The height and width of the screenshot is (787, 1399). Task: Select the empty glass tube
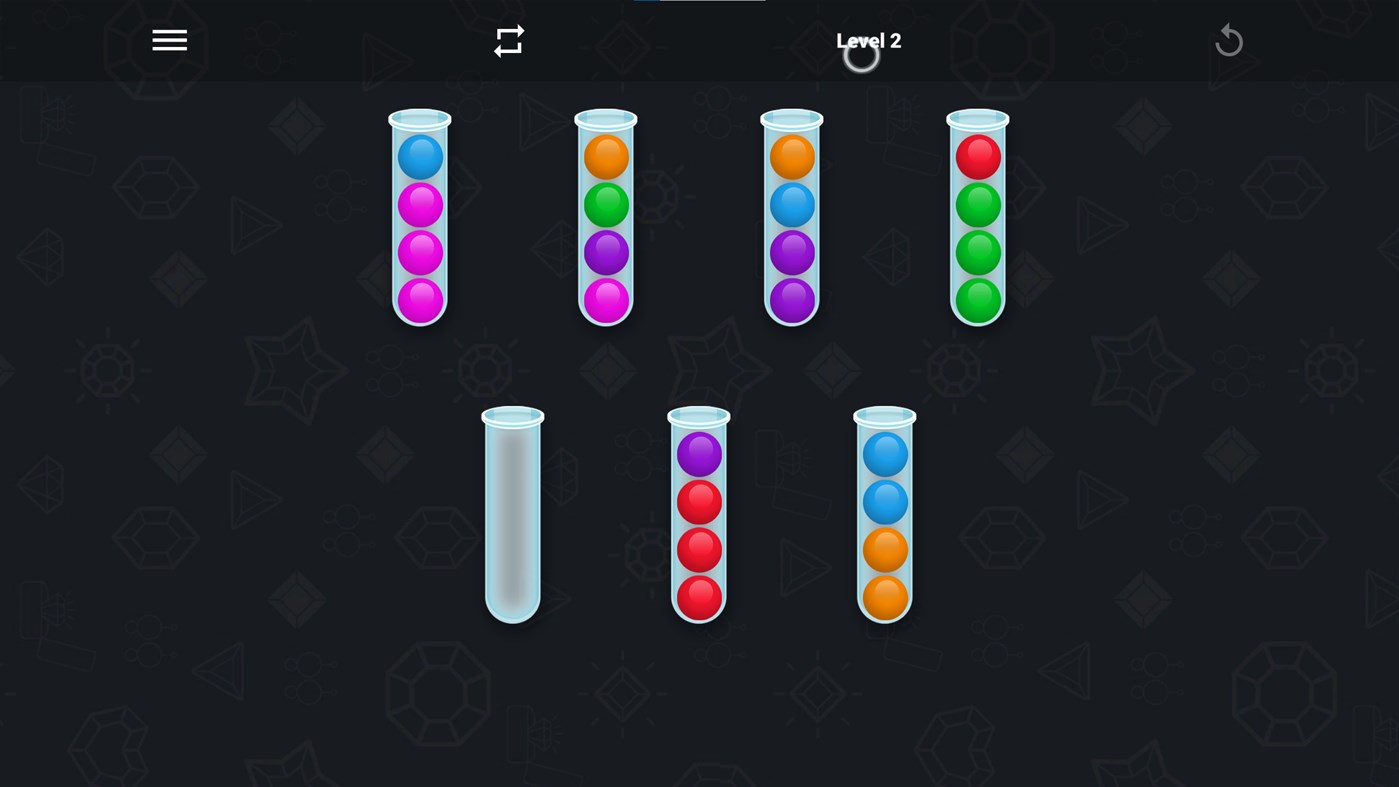click(512, 515)
